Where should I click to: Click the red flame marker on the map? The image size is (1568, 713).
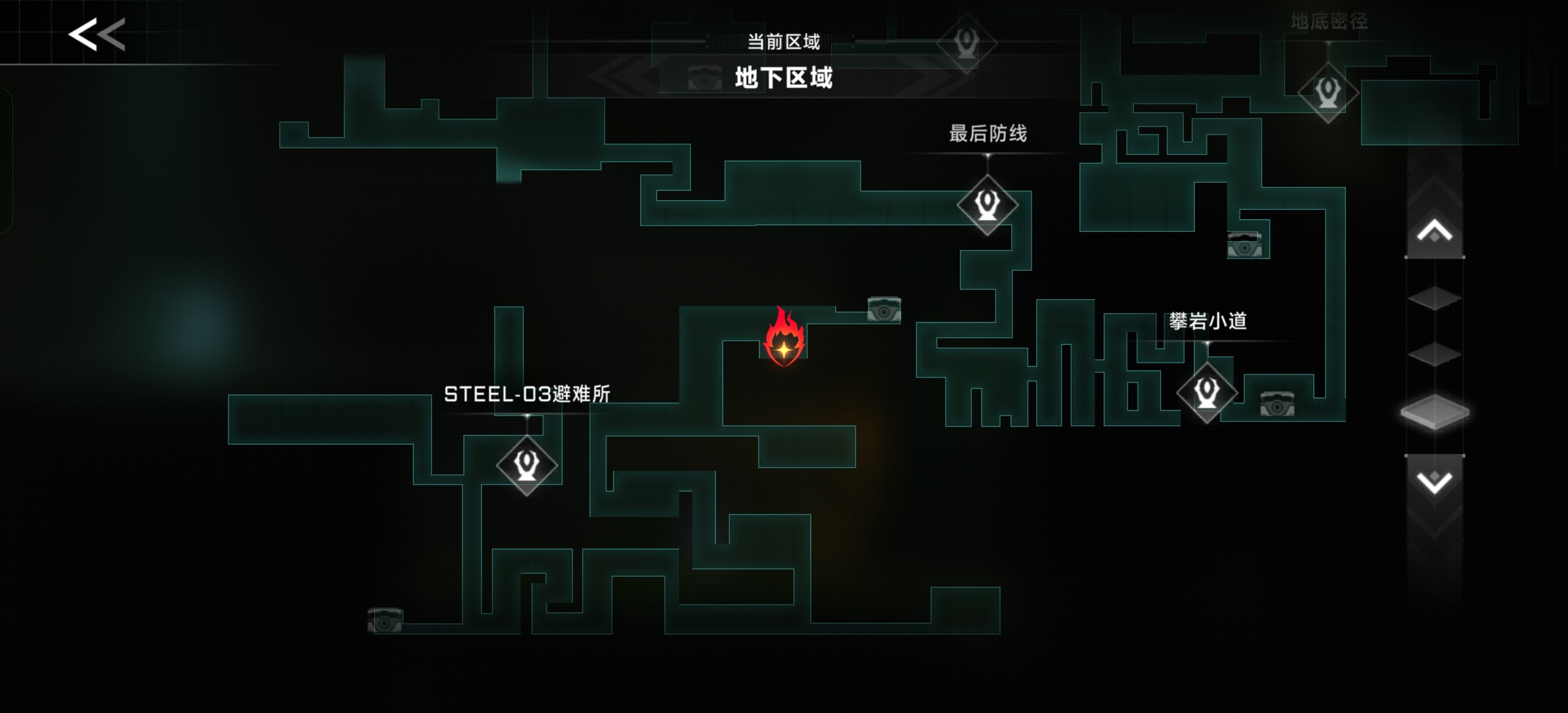coord(784,338)
